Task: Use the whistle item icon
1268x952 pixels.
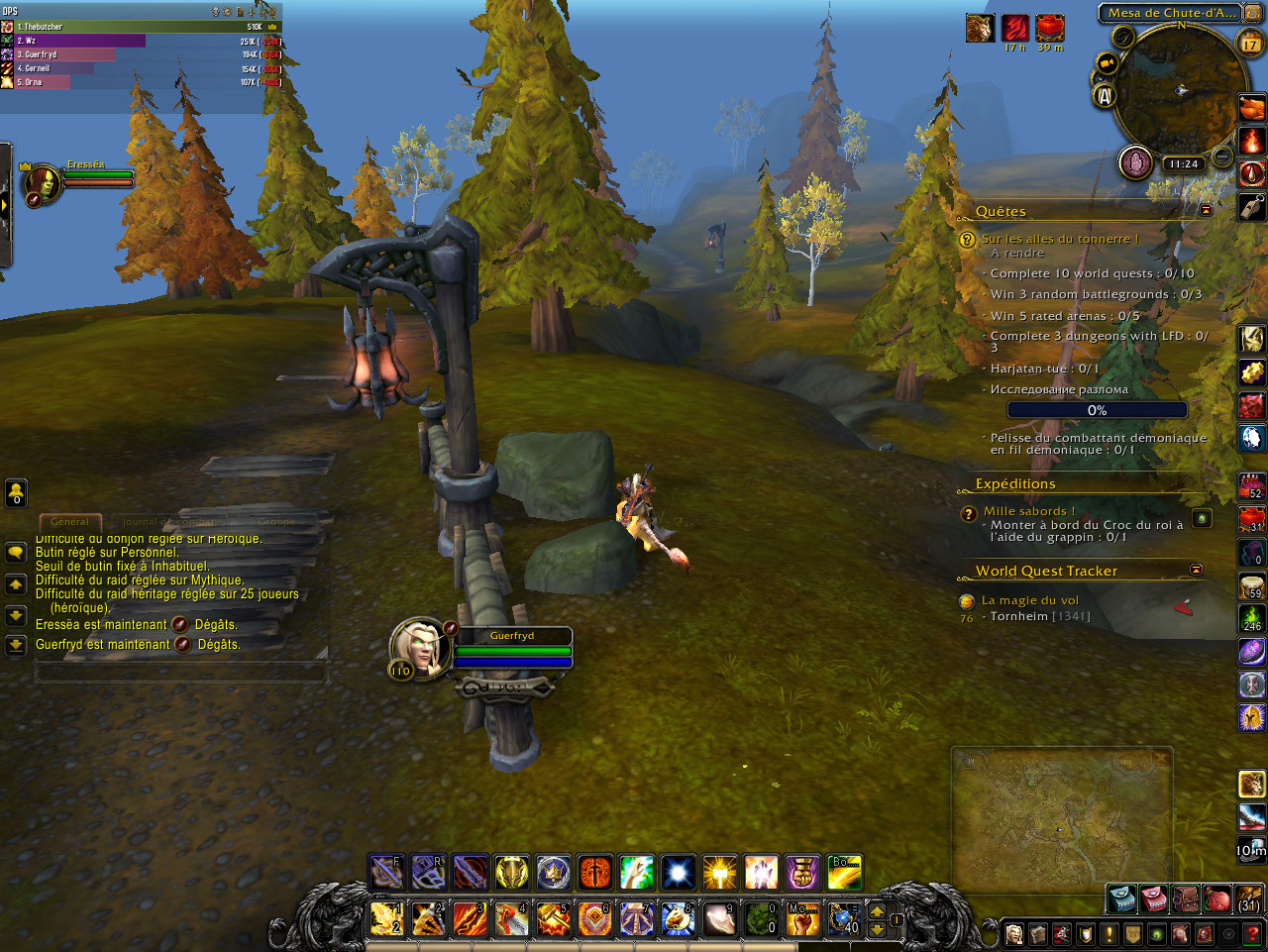Action: (x=1251, y=206)
